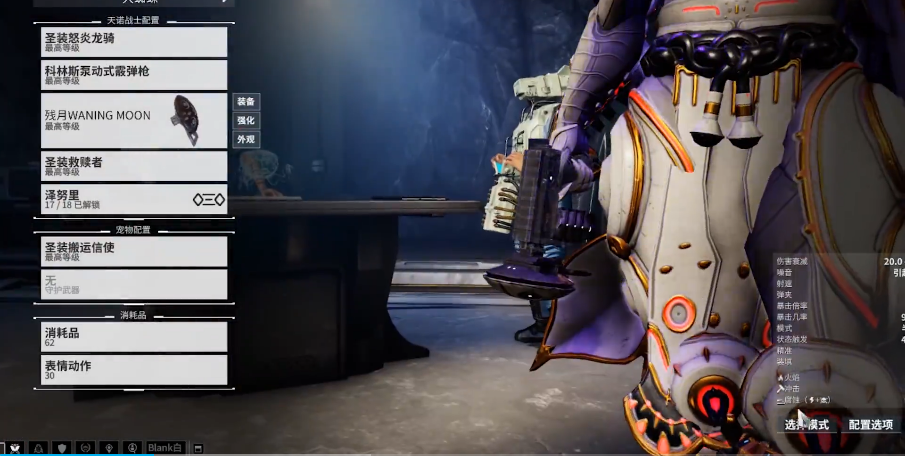Screen dimensions: 905x456
Task: Open the empty 守护武器 sentinel weapon slot
Action: [134, 284]
